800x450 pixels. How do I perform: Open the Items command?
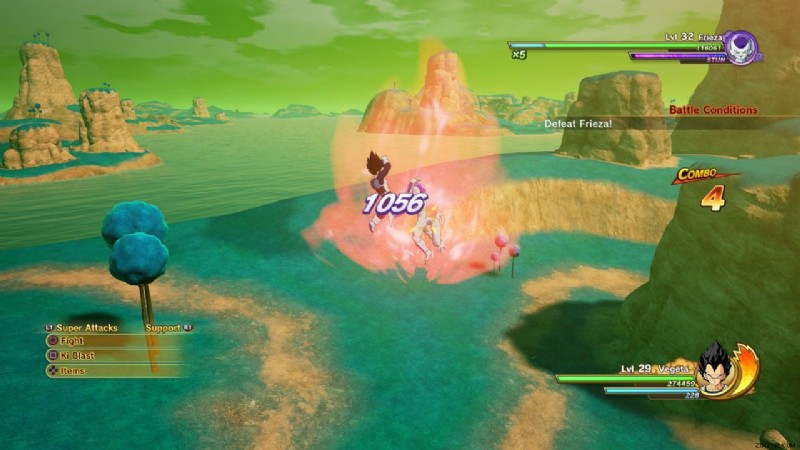tap(72, 371)
